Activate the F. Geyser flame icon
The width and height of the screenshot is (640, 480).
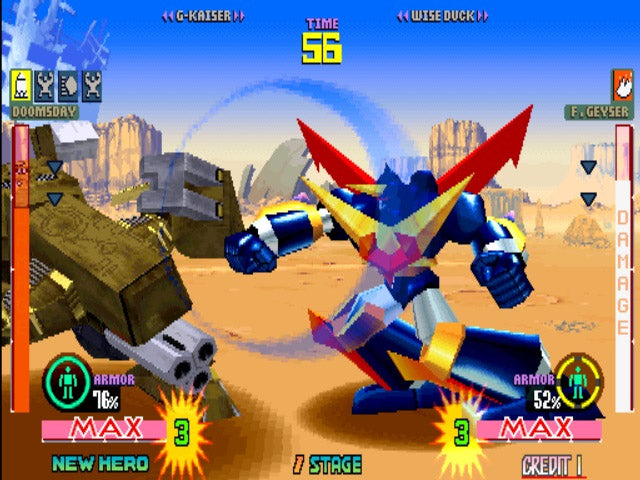coord(622,86)
